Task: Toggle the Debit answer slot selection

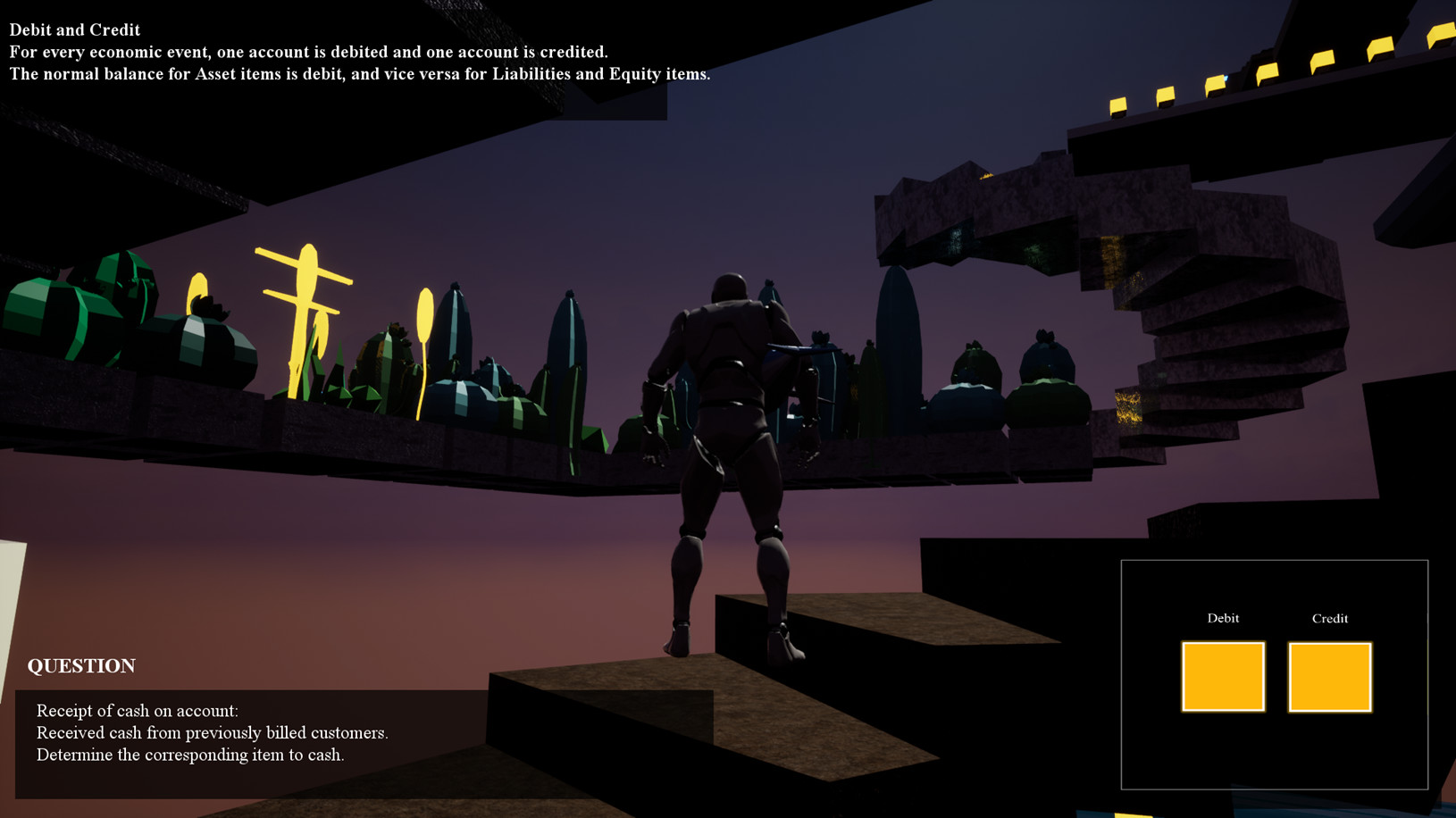Action: click(x=1222, y=676)
